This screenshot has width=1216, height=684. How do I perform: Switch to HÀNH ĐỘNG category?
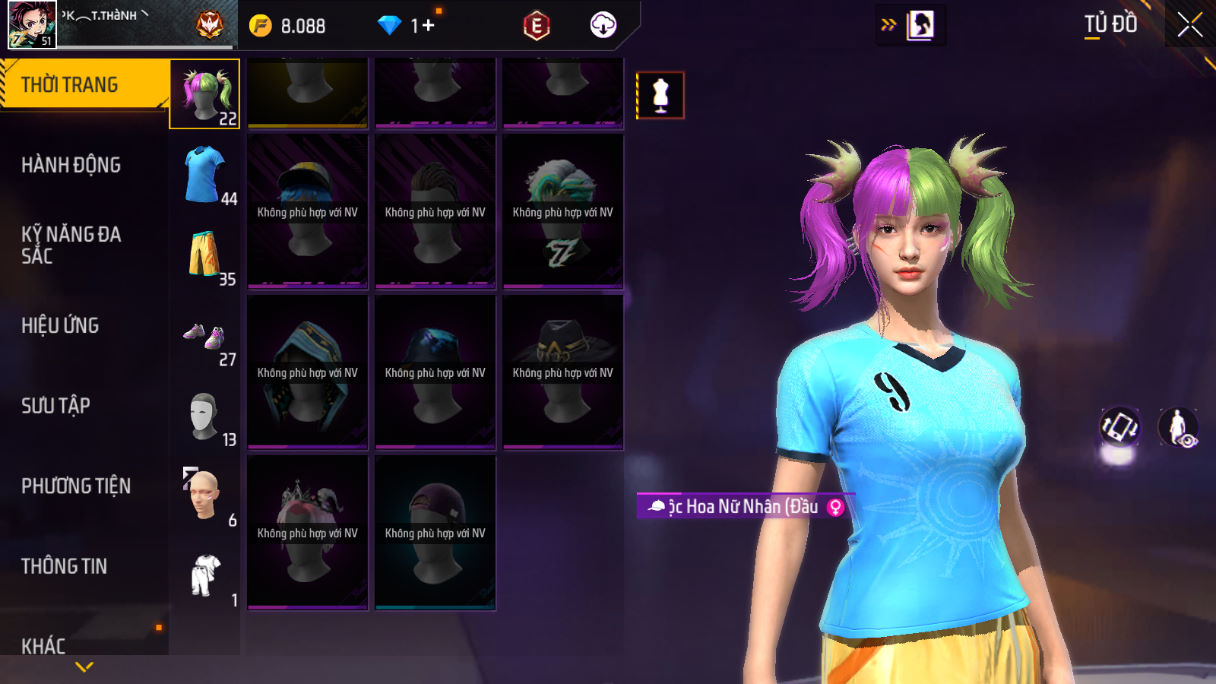click(71, 165)
